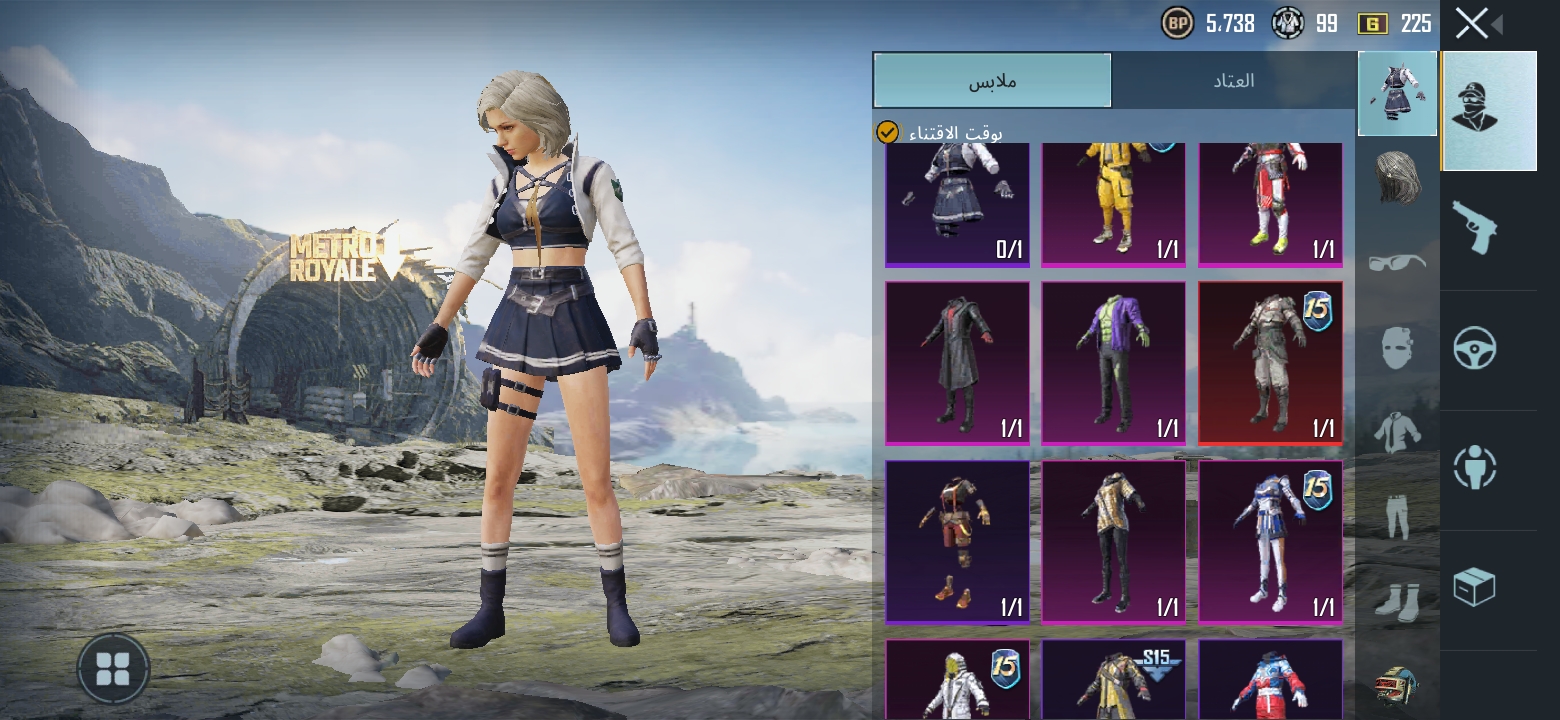Close the inventory with the X button
Image resolution: width=1560 pixels, height=720 pixels.
click(1472, 23)
